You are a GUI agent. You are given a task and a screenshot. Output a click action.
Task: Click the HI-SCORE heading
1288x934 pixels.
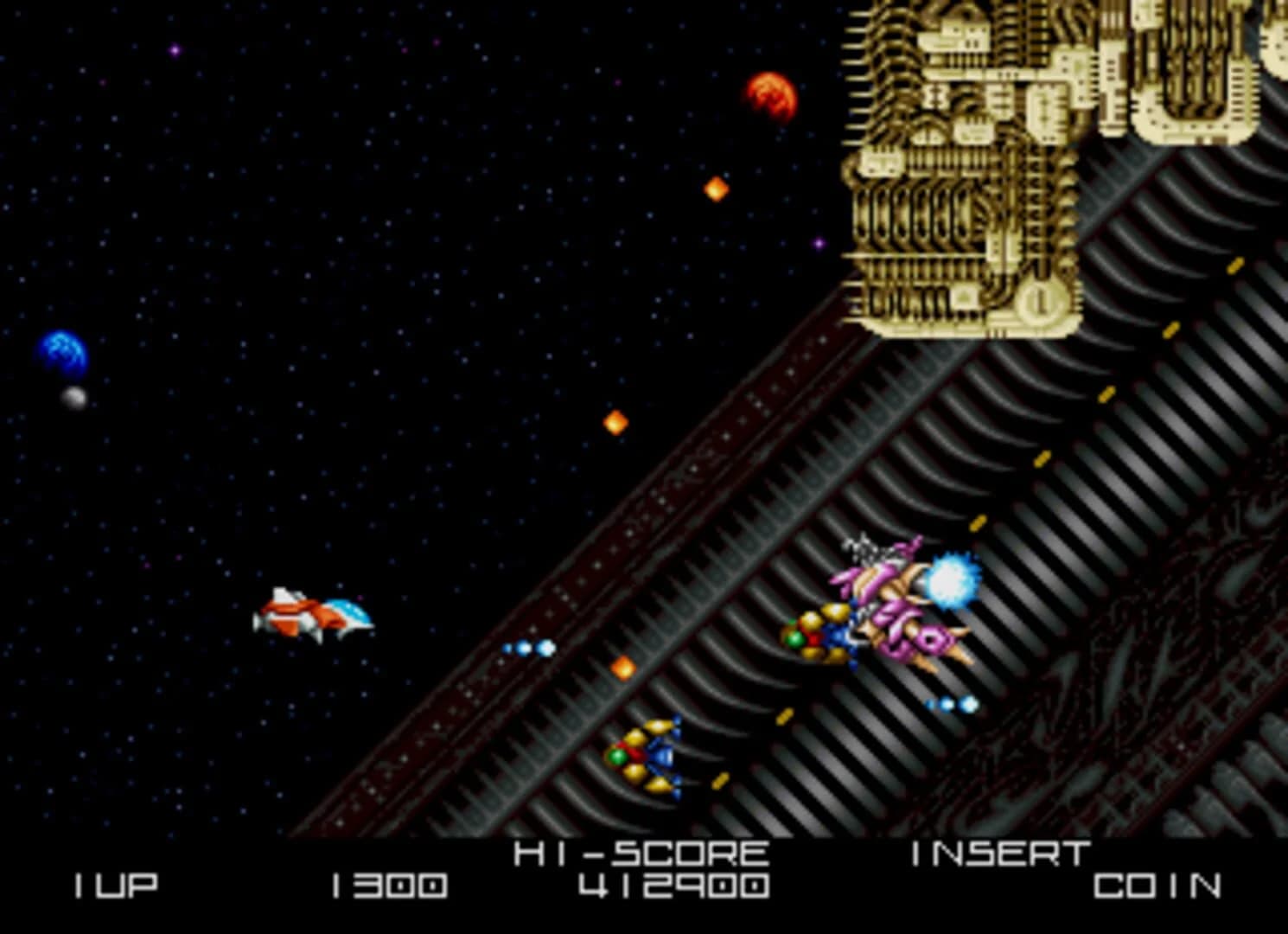pyautogui.click(x=640, y=852)
